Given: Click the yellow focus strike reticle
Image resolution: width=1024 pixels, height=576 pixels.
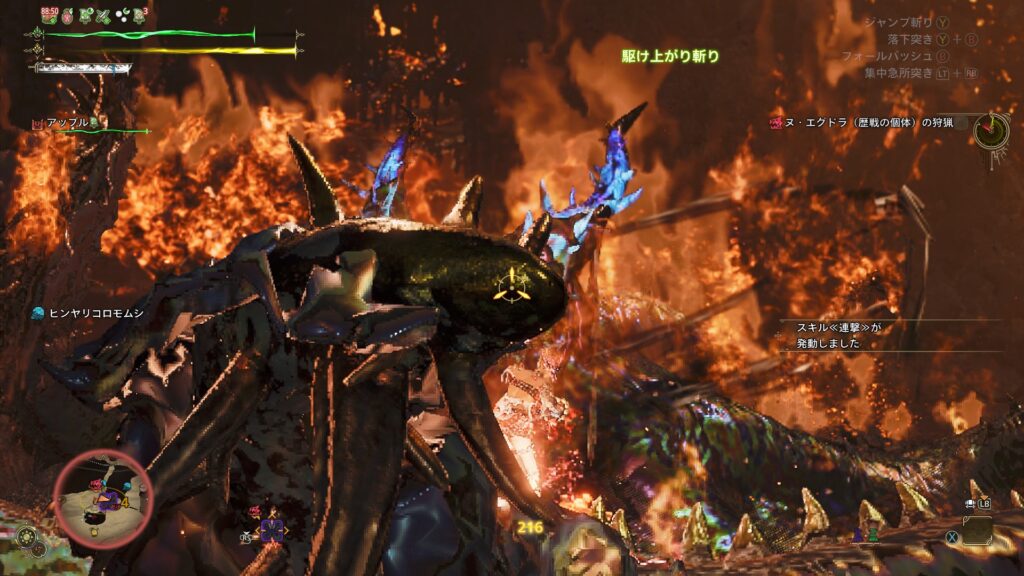Looking at the screenshot, I should pos(511,285).
